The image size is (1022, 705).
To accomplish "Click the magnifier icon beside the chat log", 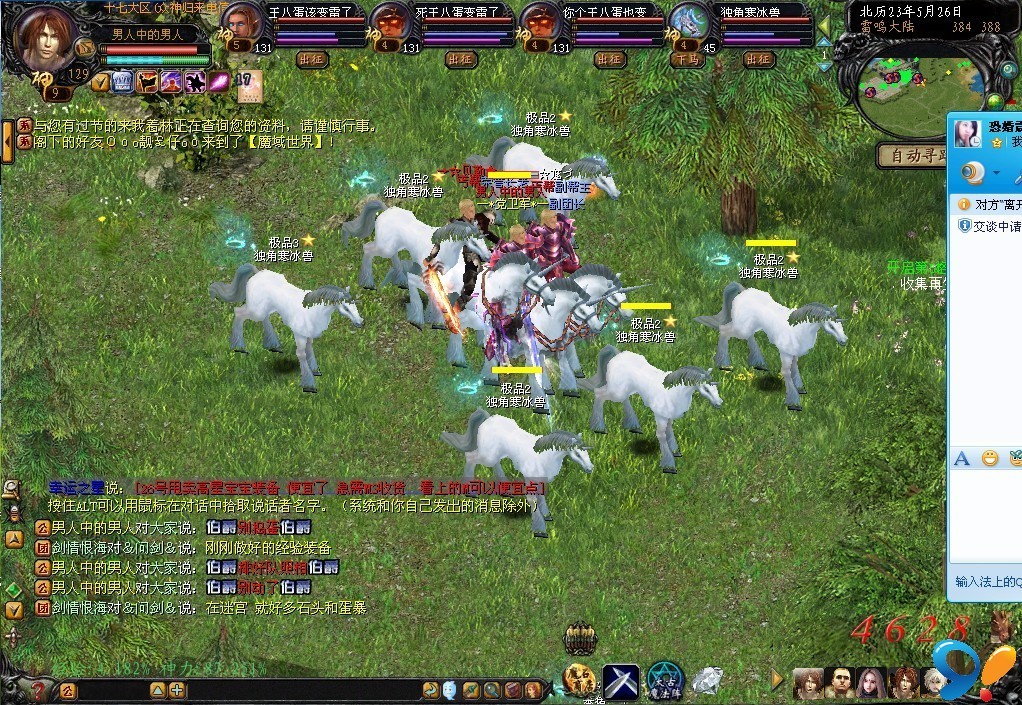I will [12, 488].
